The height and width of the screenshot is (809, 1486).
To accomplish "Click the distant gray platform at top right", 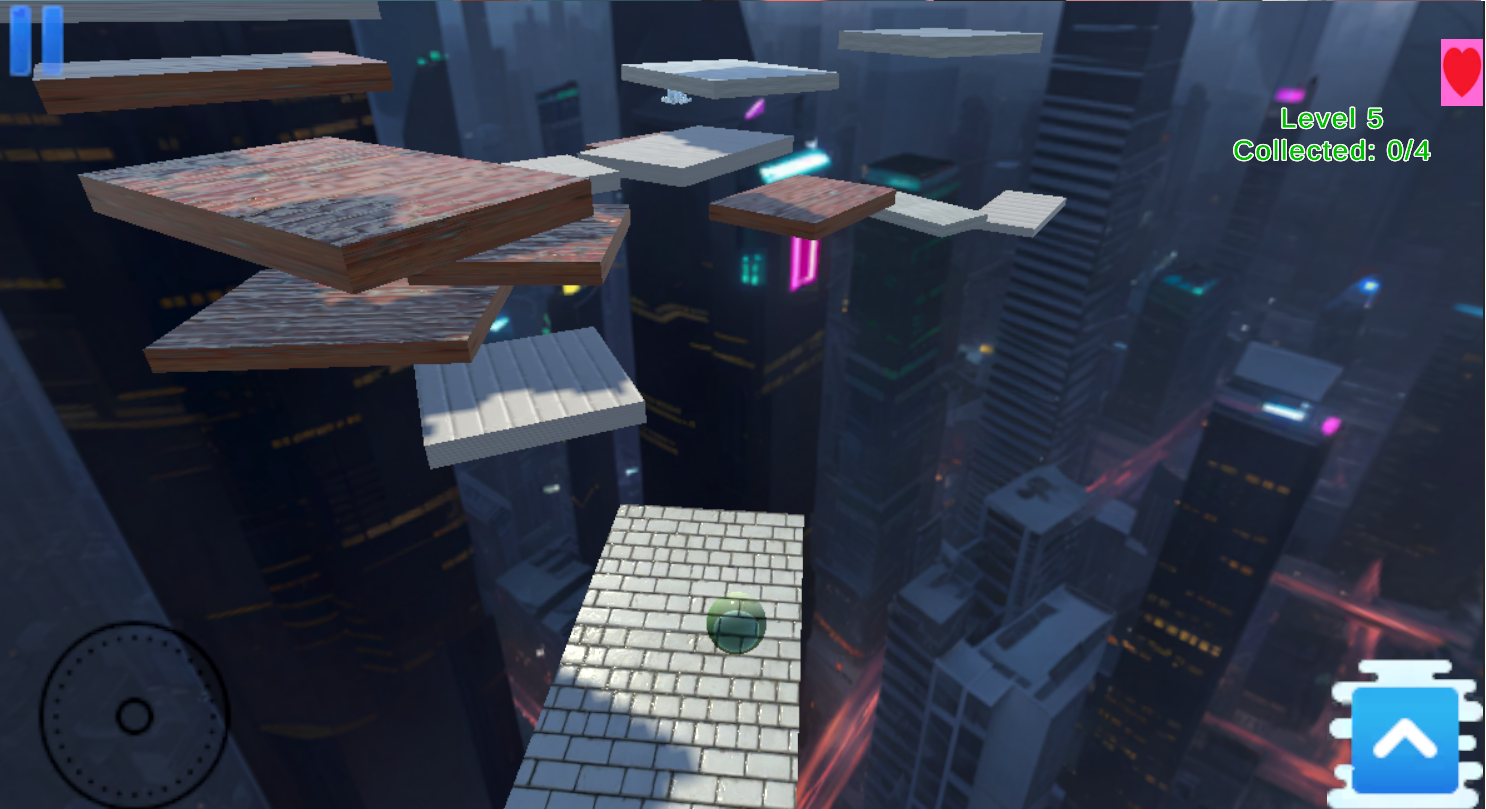I will click(940, 43).
